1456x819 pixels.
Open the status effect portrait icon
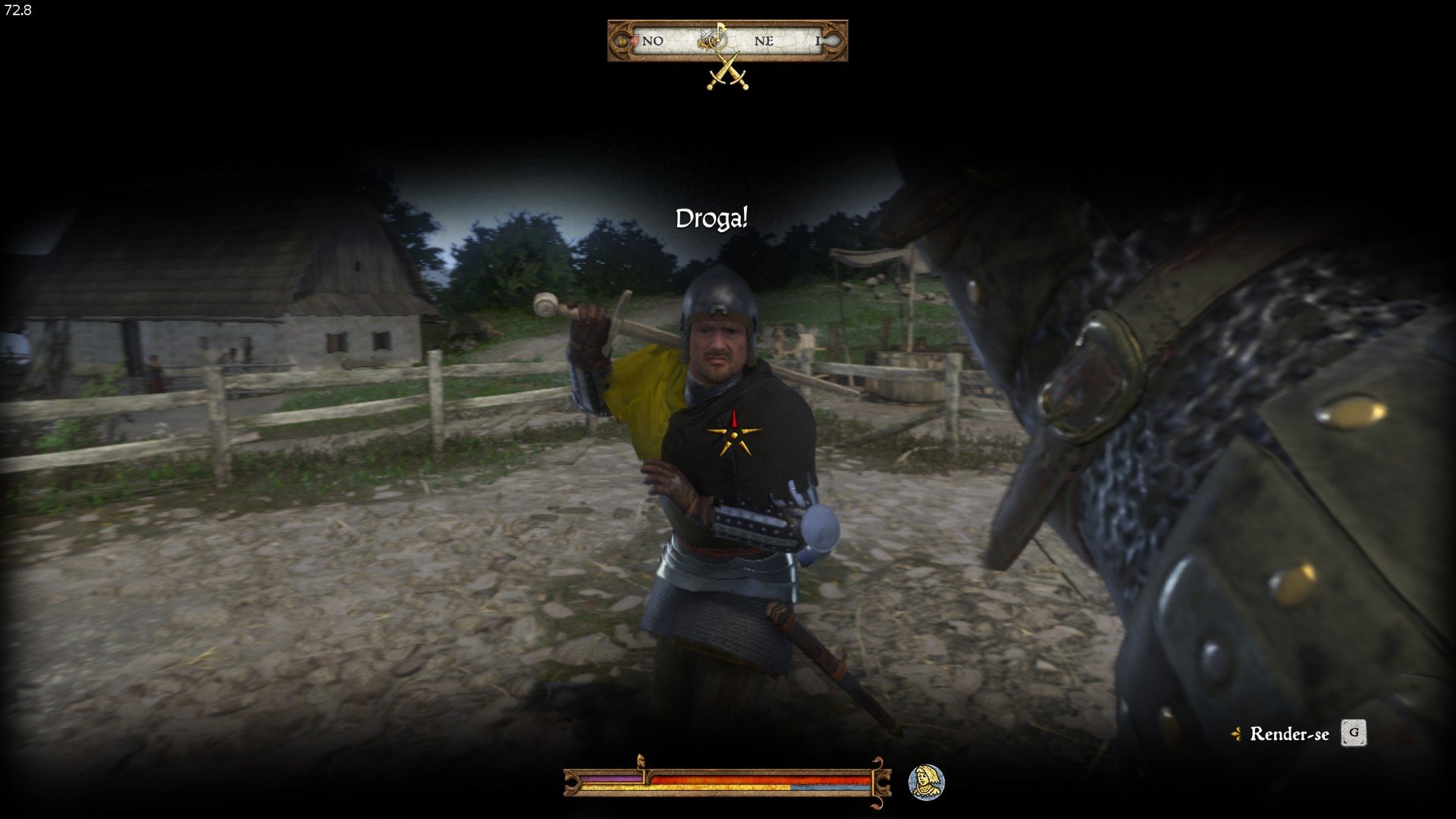(926, 782)
